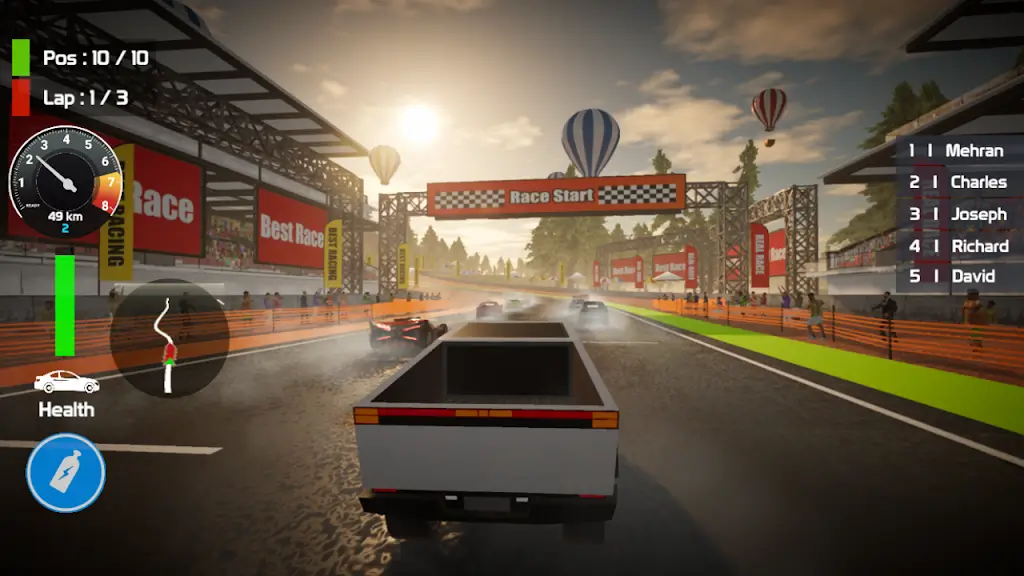
Task: Choose Joseph's leaderboard row
Action: pos(958,214)
